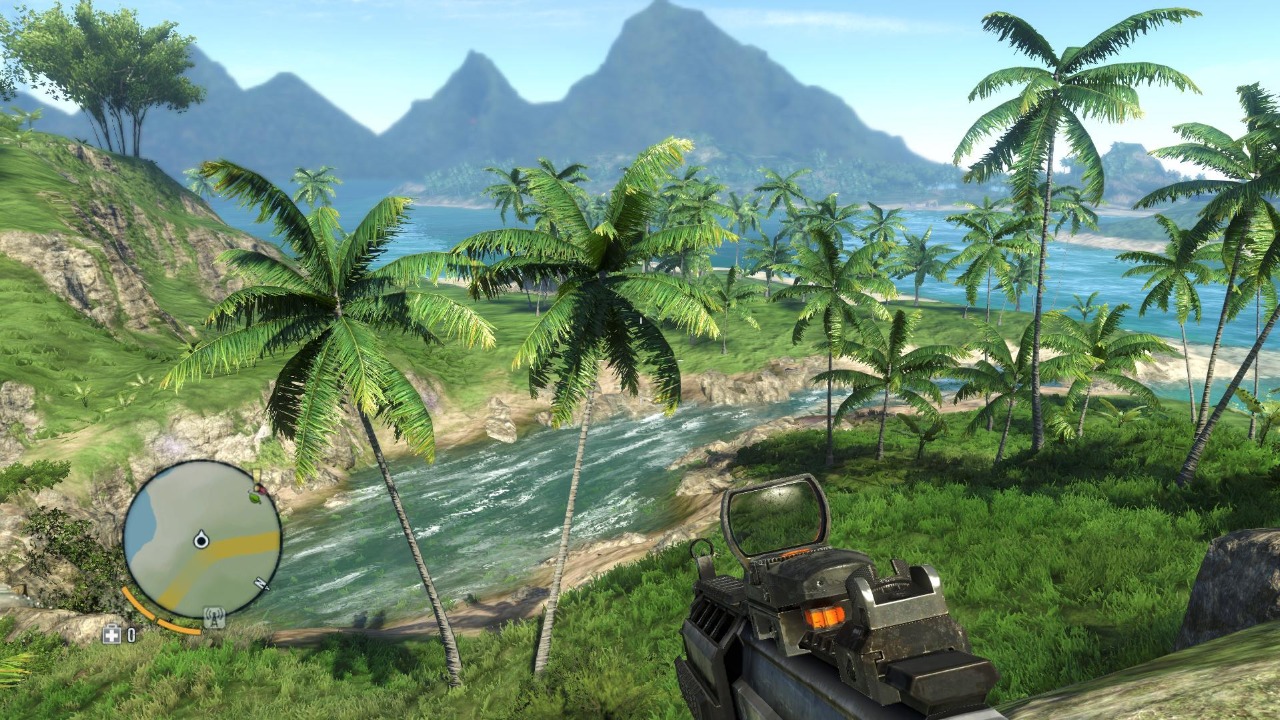Screen dimensions: 1280x720
Task: Select the yellow objective marker above the minimap
Action: (255, 474)
